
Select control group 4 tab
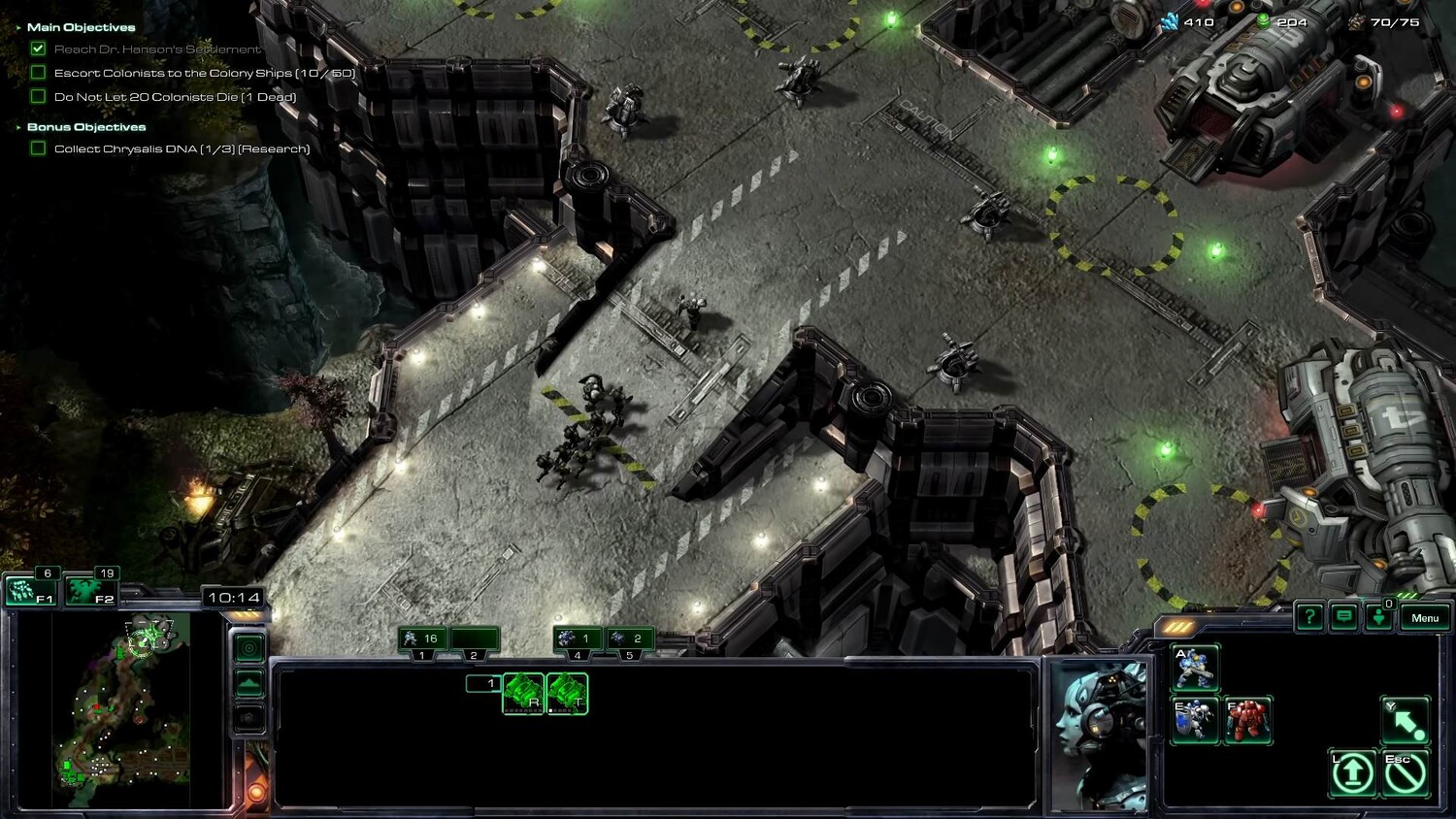578,639
